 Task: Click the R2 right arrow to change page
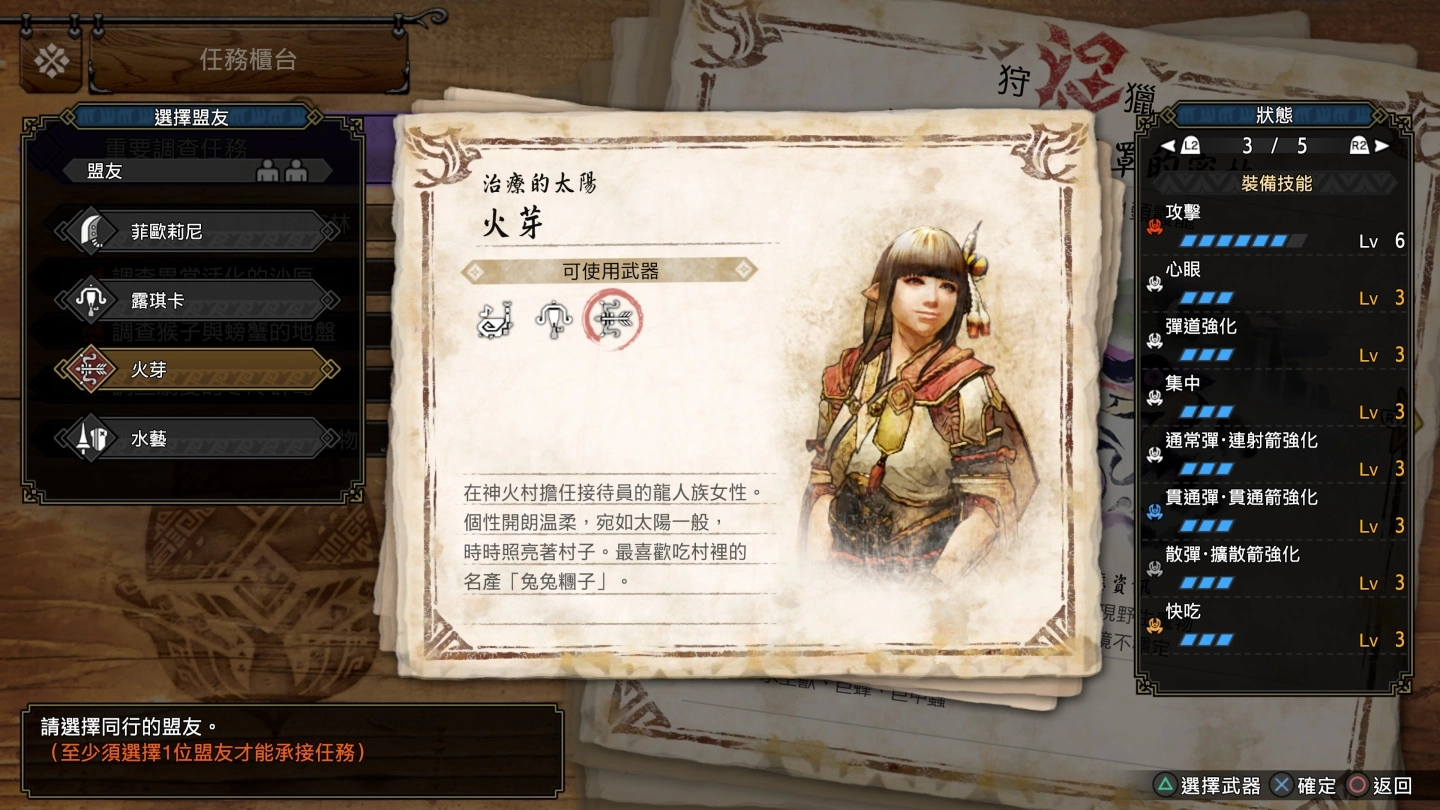click(x=1381, y=145)
